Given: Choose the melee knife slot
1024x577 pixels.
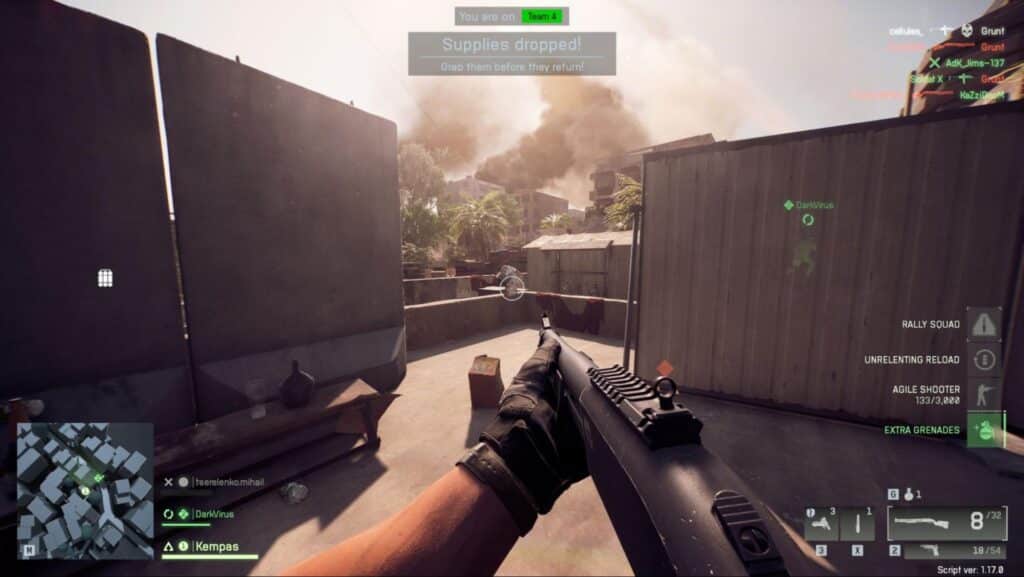Looking at the screenshot, I should [x=859, y=523].
